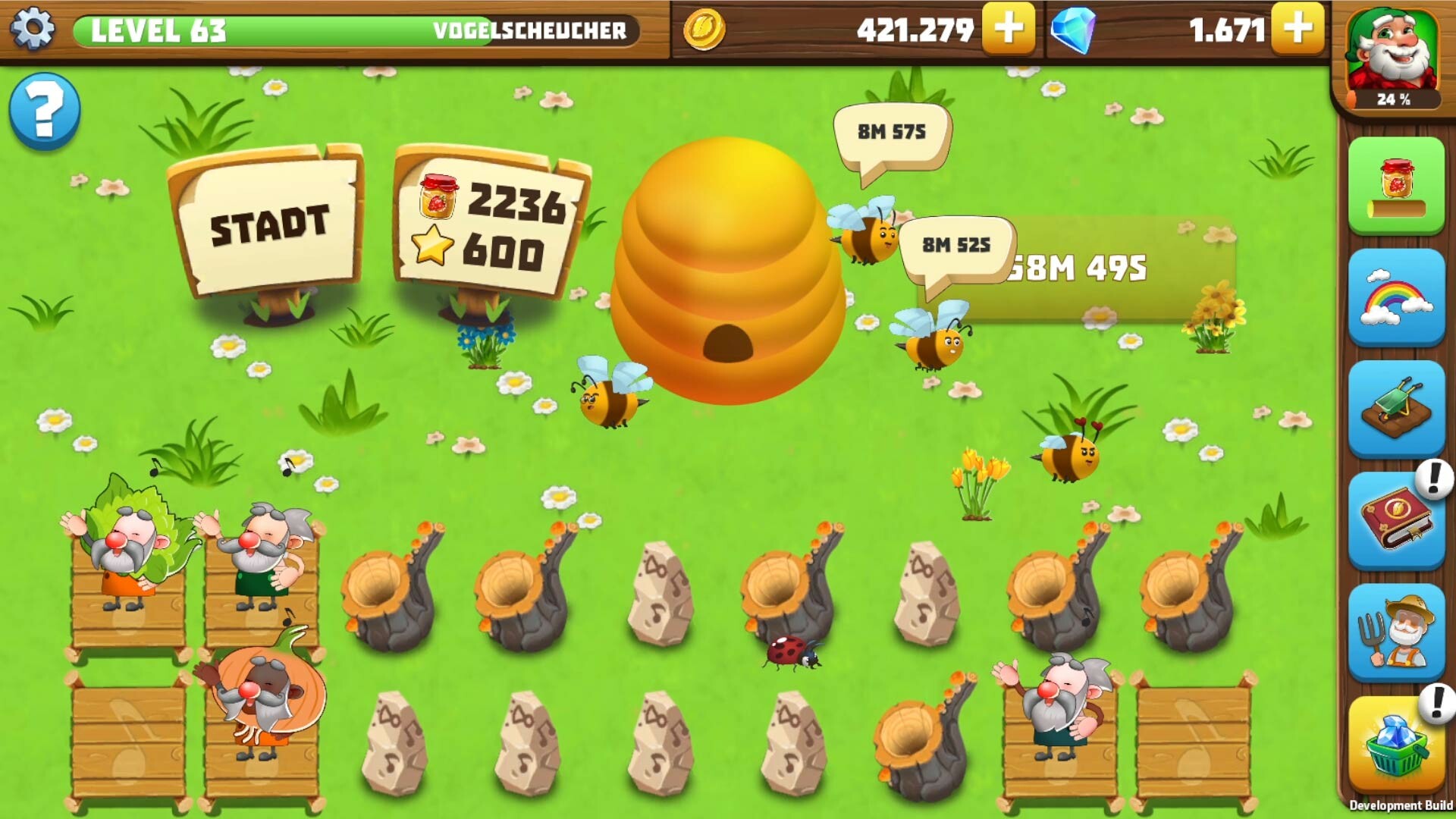Viewport: 1456px width, 819px height.
Task: Add more coins with the plus button
Action: point(1007,30)
